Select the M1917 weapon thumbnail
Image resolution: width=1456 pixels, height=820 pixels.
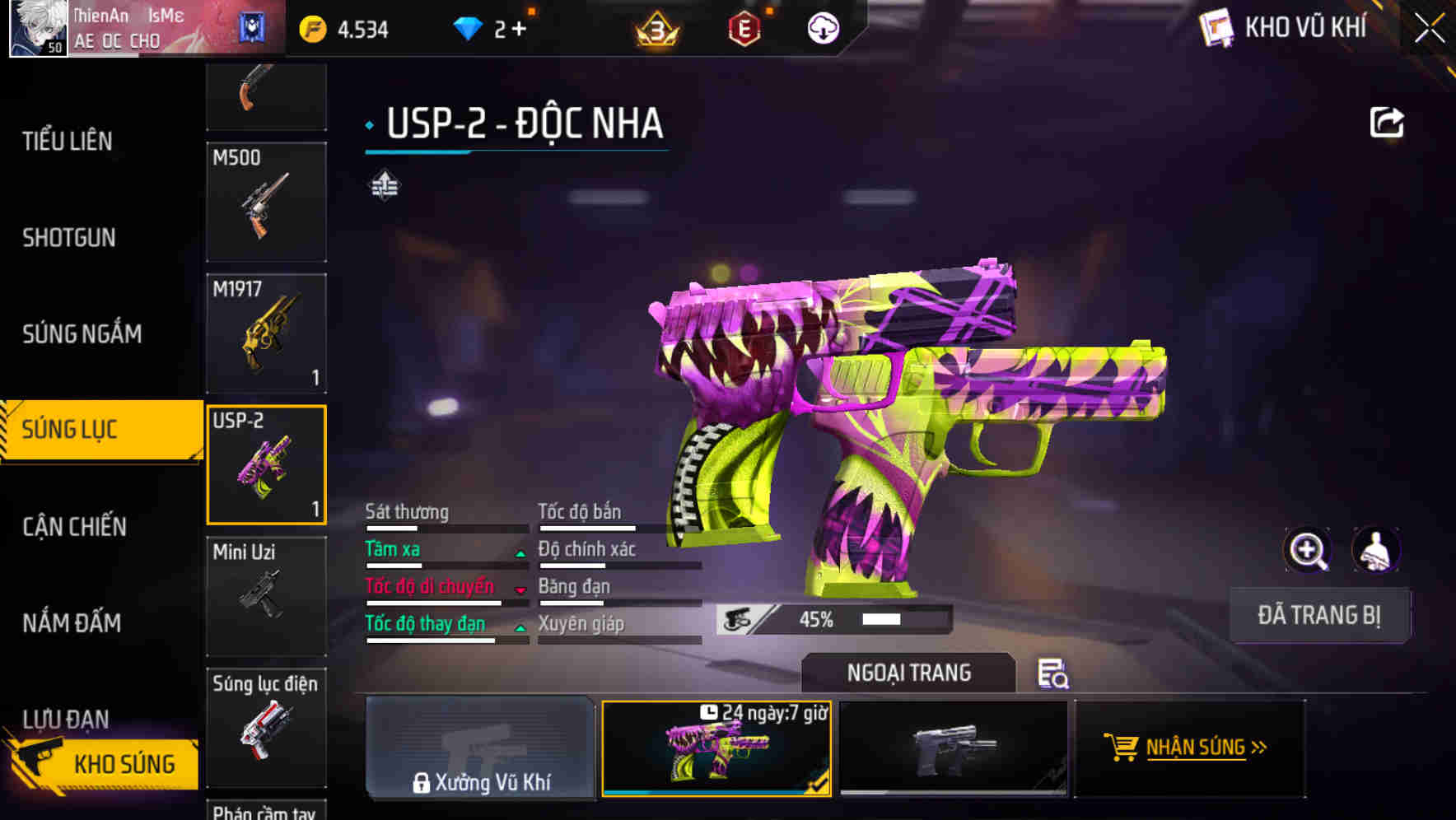coord(266,333)
